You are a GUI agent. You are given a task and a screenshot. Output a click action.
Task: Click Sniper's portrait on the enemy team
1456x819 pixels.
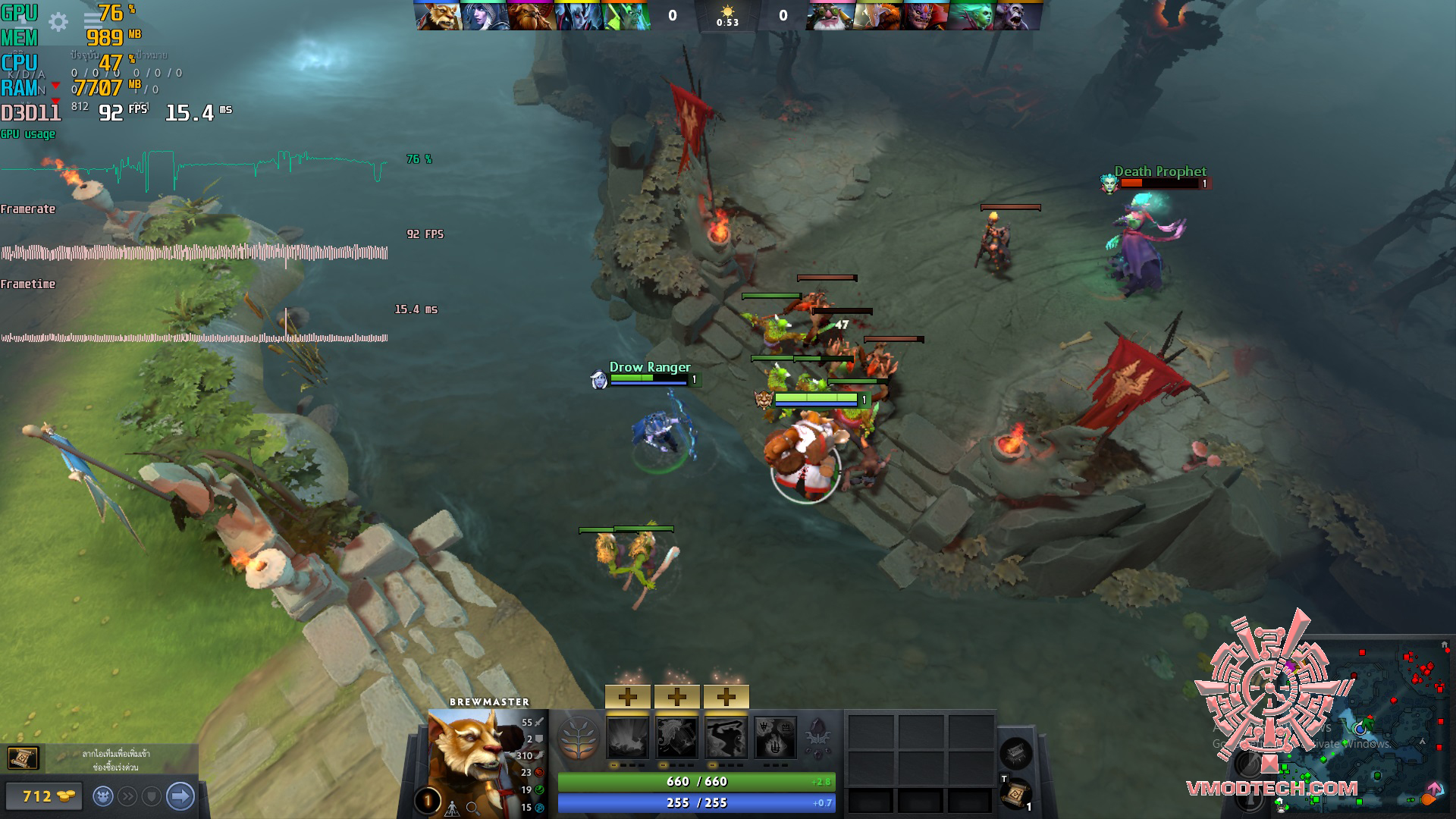(x=830, y=16)
